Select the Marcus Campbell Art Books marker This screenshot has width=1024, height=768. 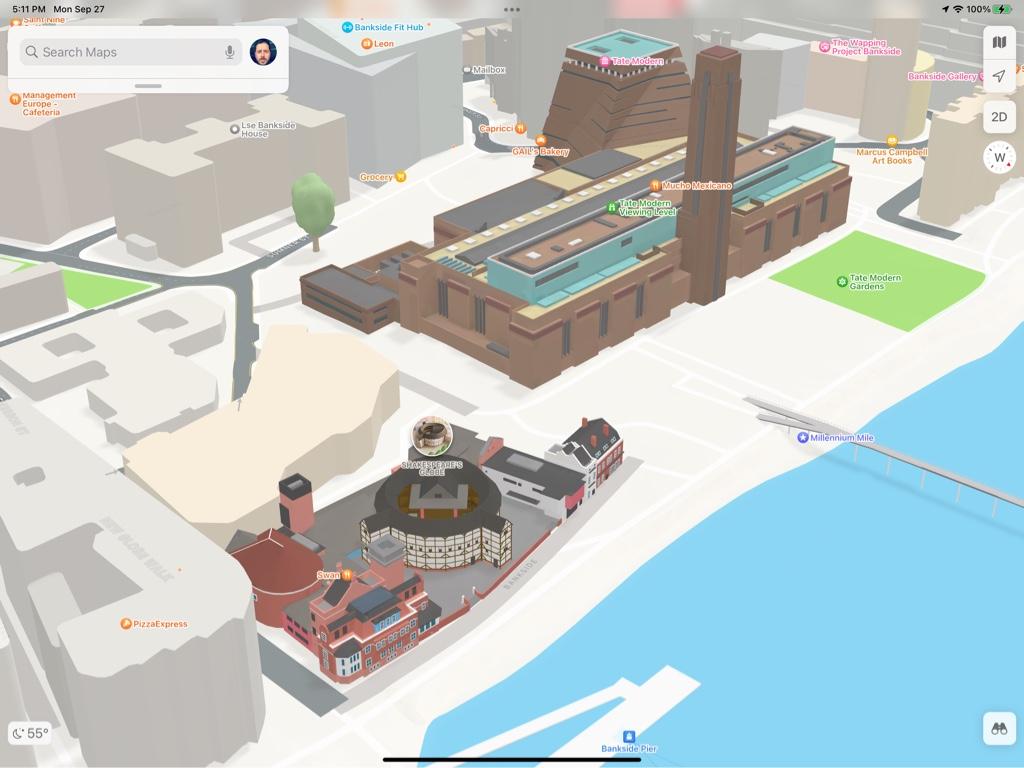click(x=892, y=142)
